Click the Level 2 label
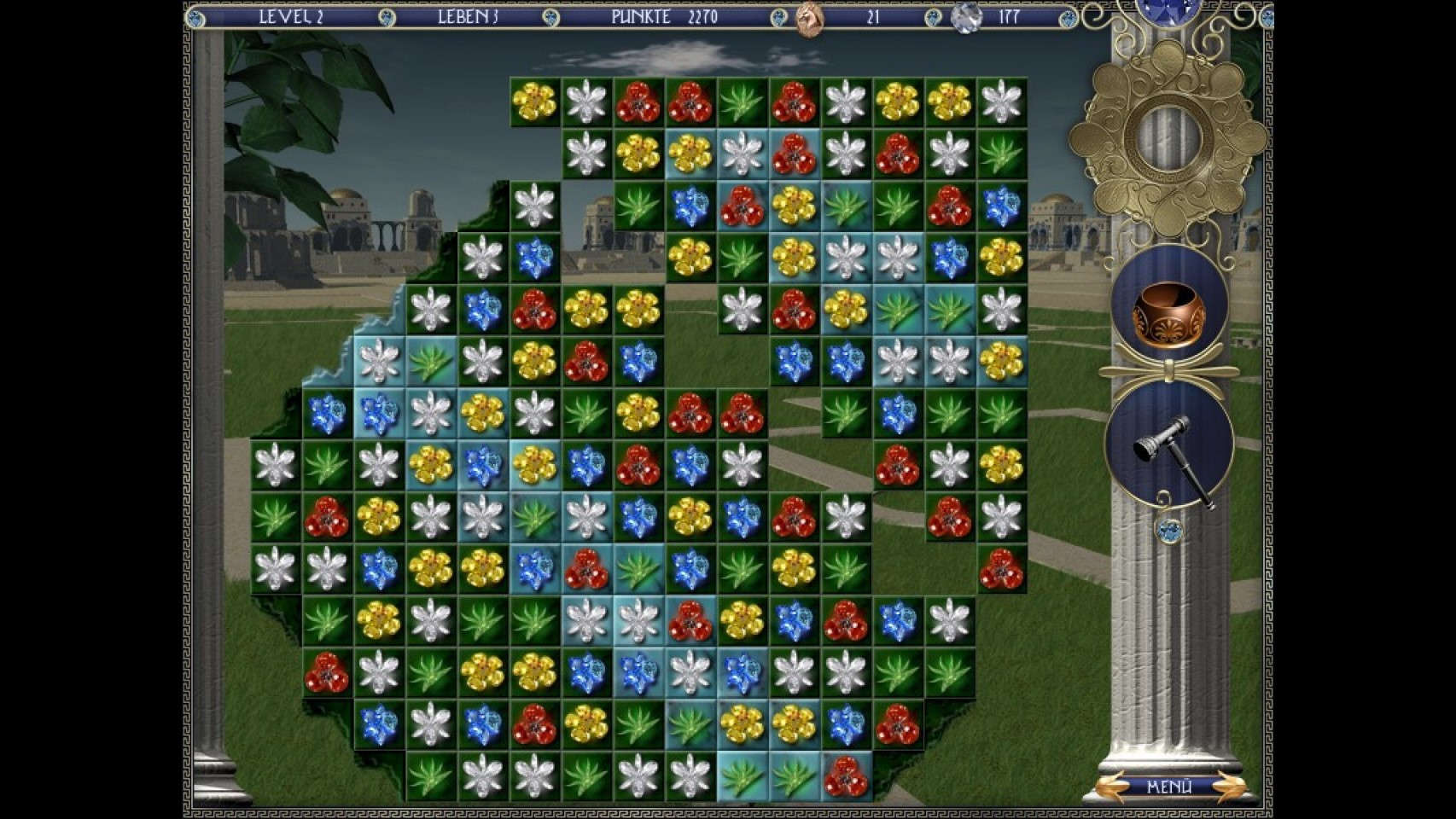 click(x=290, y=17)
